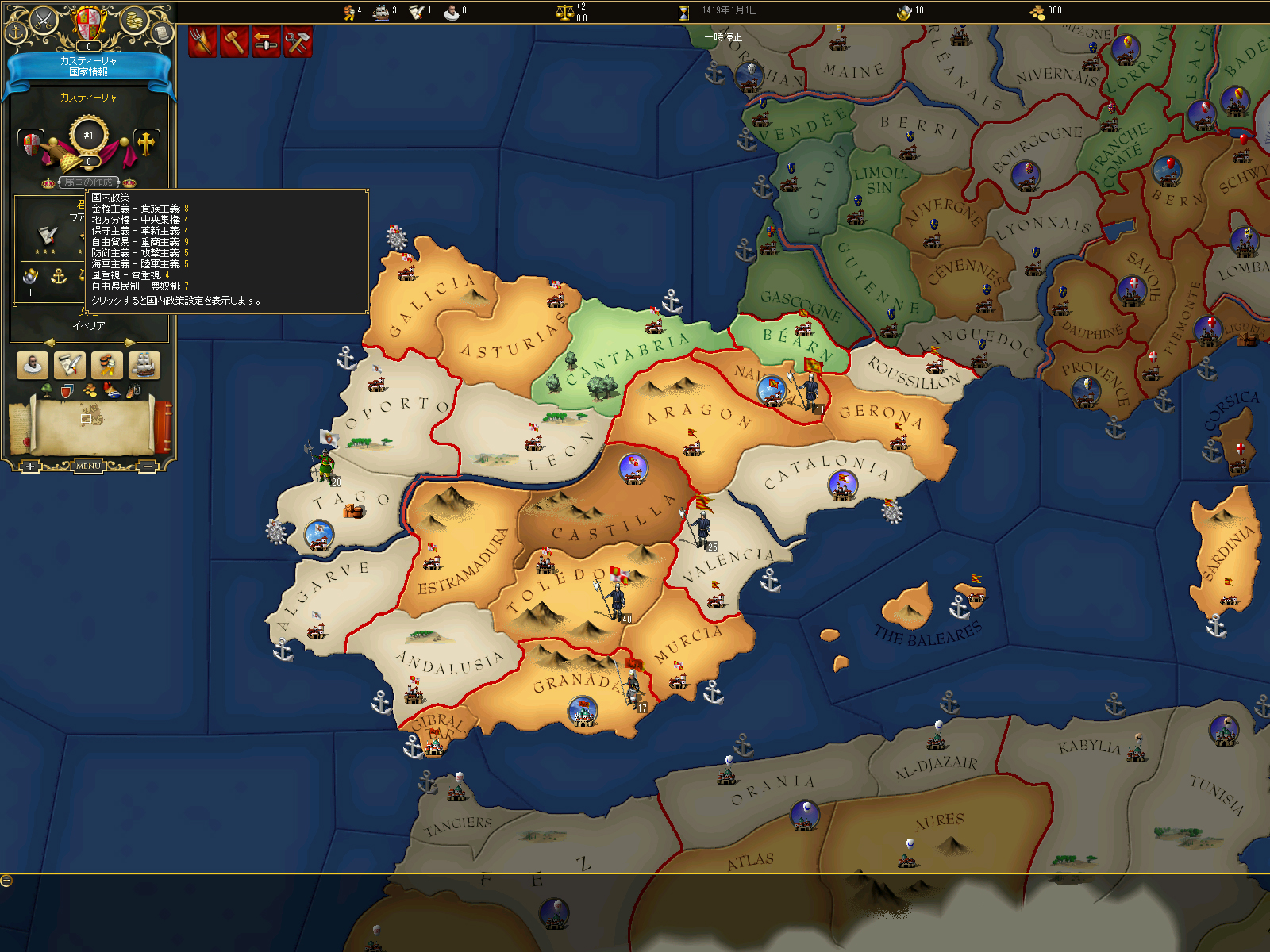Open the barrels and goods trade button
This screenshot has height=952, width=1270.
[x=107, y=365]
